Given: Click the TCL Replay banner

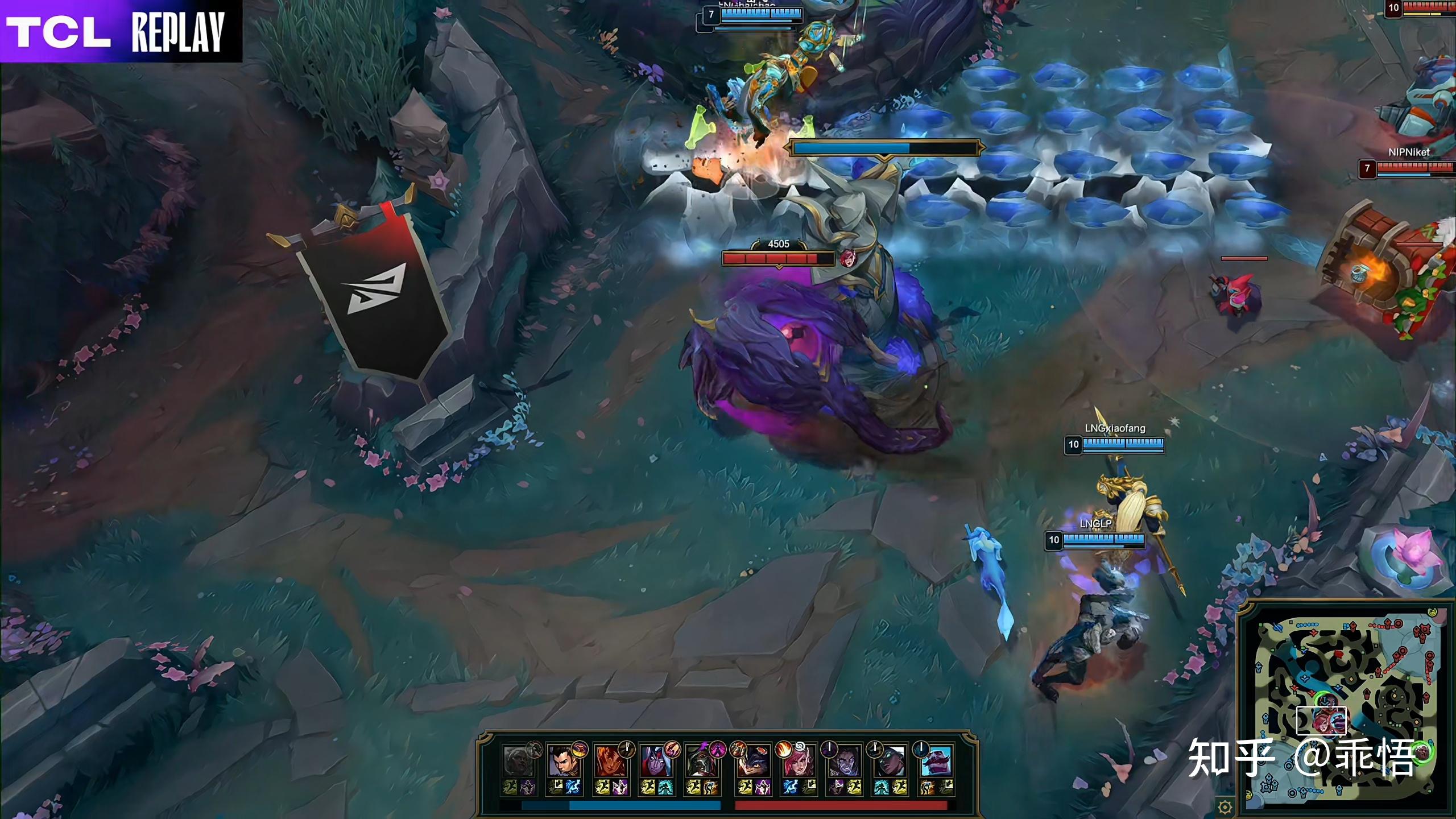Looking at the screenshot, I should point(121,31).
